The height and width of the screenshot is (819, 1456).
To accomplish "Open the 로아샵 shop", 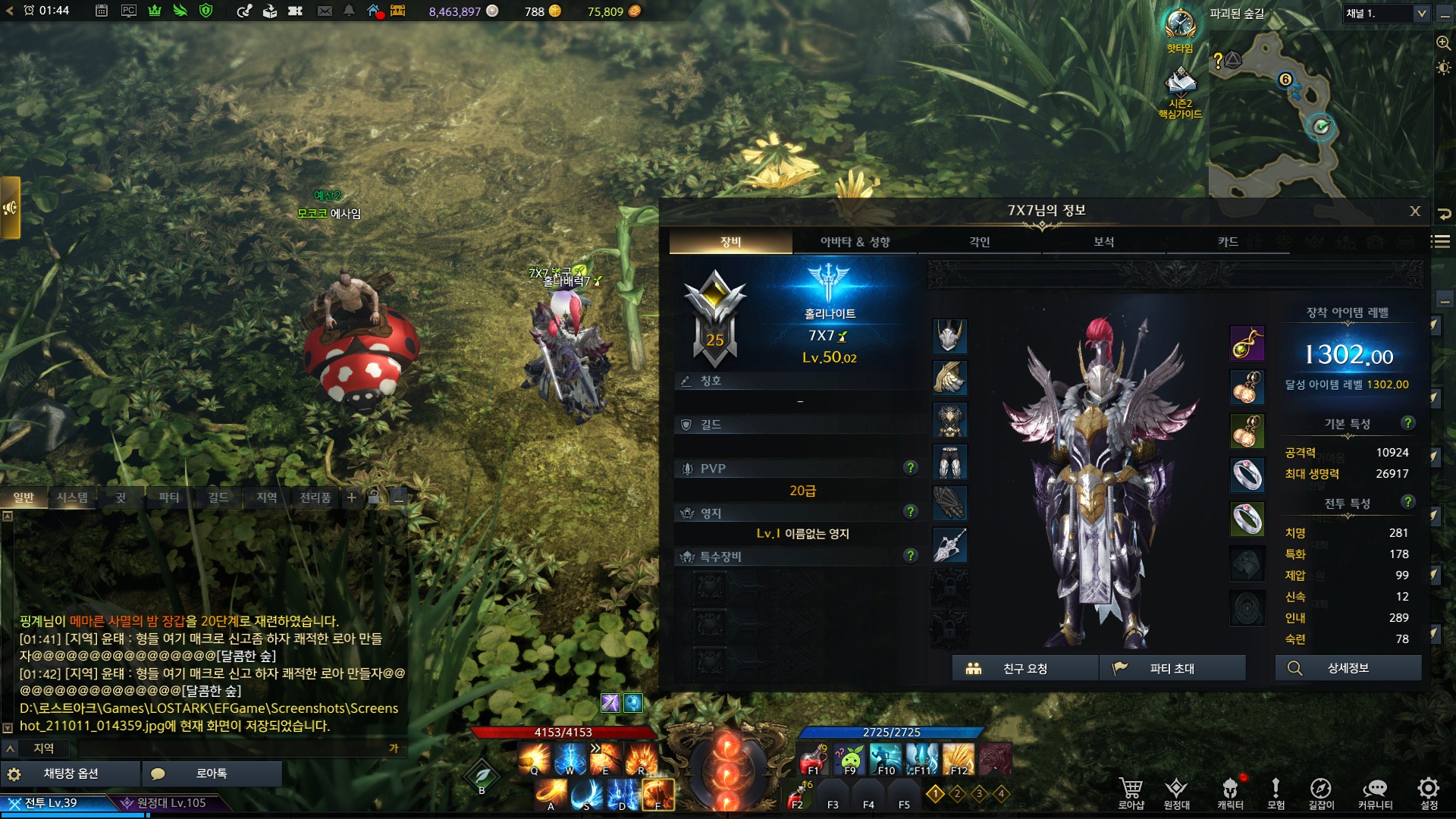I will pyautogui.click(x=1131, y=792).
